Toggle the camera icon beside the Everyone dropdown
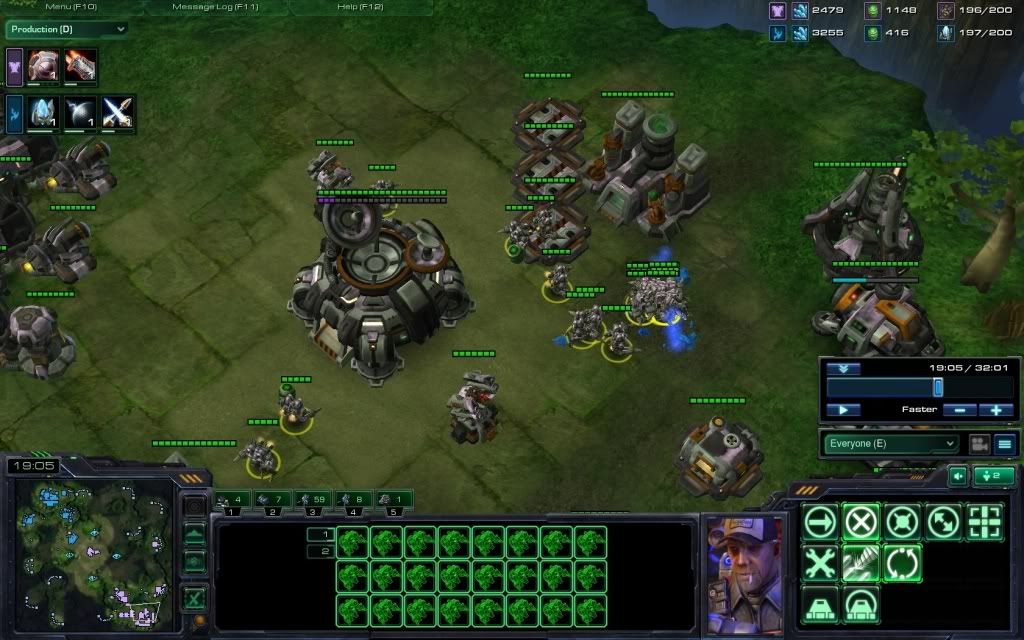This screenshot has height=640, width=1024. 979,444
